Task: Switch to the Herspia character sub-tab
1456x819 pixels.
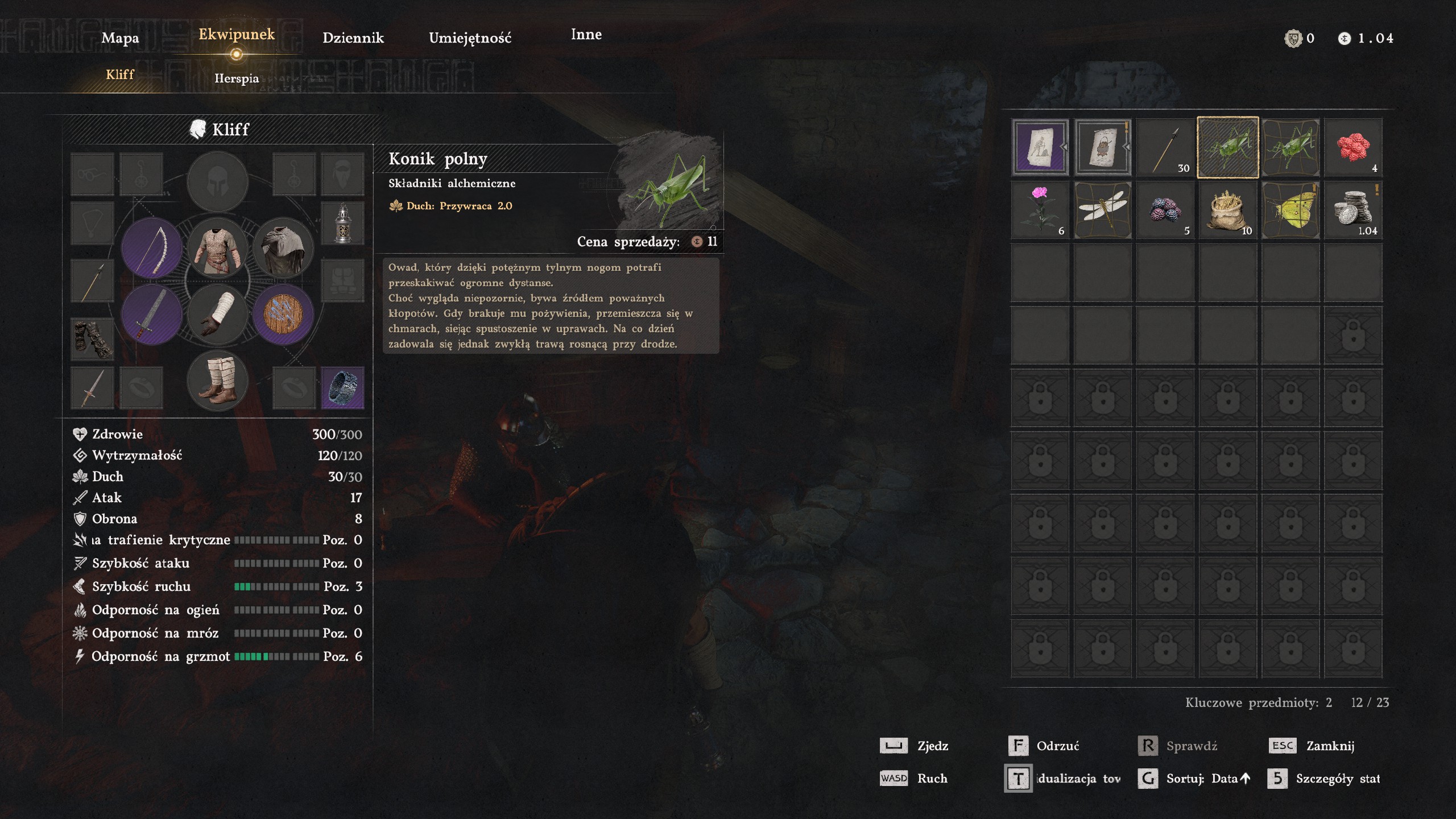Action: 237,78
